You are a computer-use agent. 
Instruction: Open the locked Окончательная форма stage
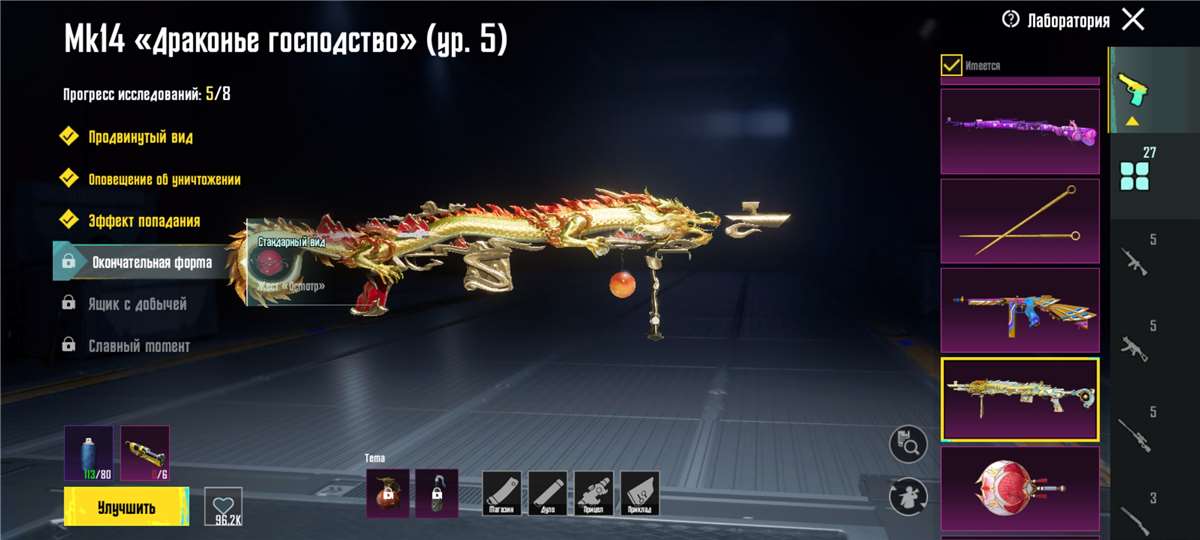150,263
